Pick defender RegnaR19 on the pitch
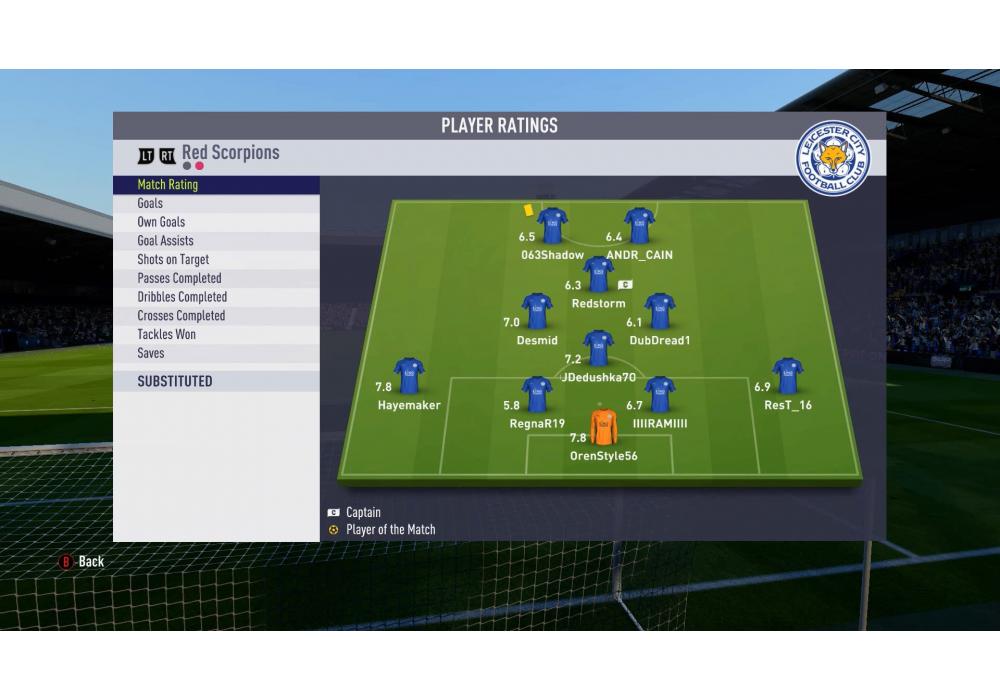This screenshot has height=700, width=1000. pyautogui.click(x=537, y=395)
